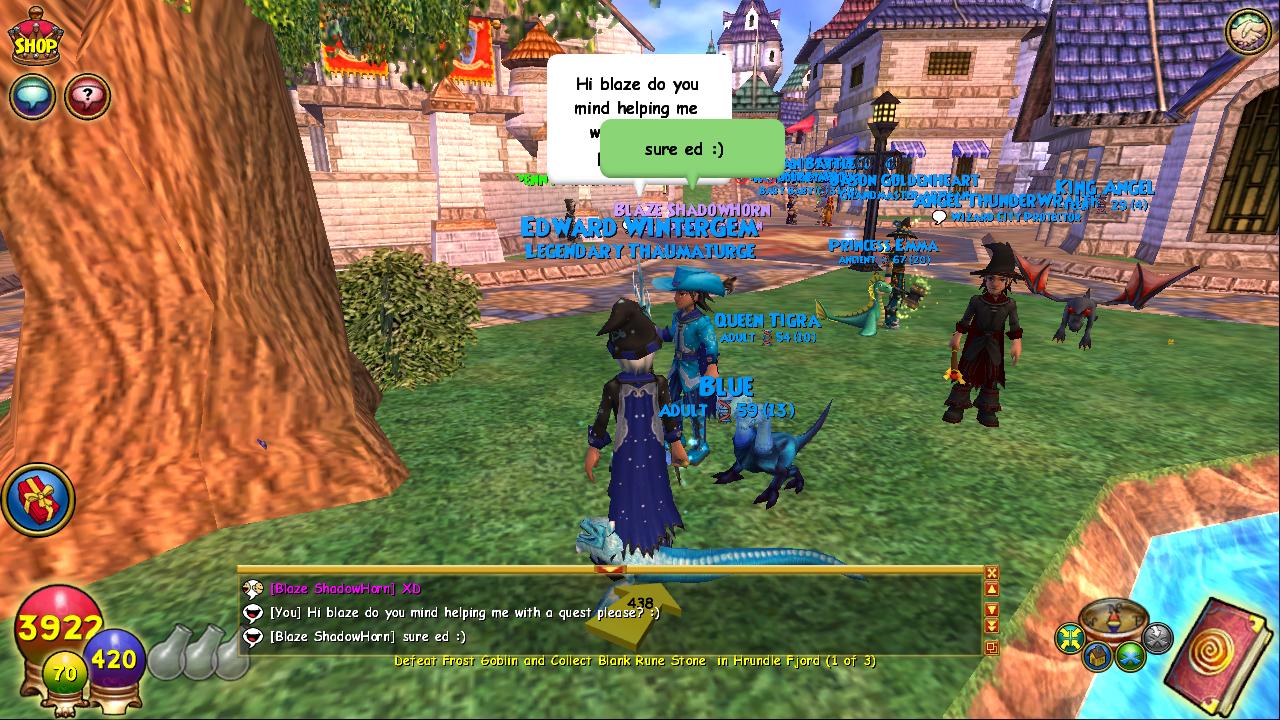The image size is (1280, 720).
Task: Open the friends list handshake icon
Action: [x=1248, y=33]
